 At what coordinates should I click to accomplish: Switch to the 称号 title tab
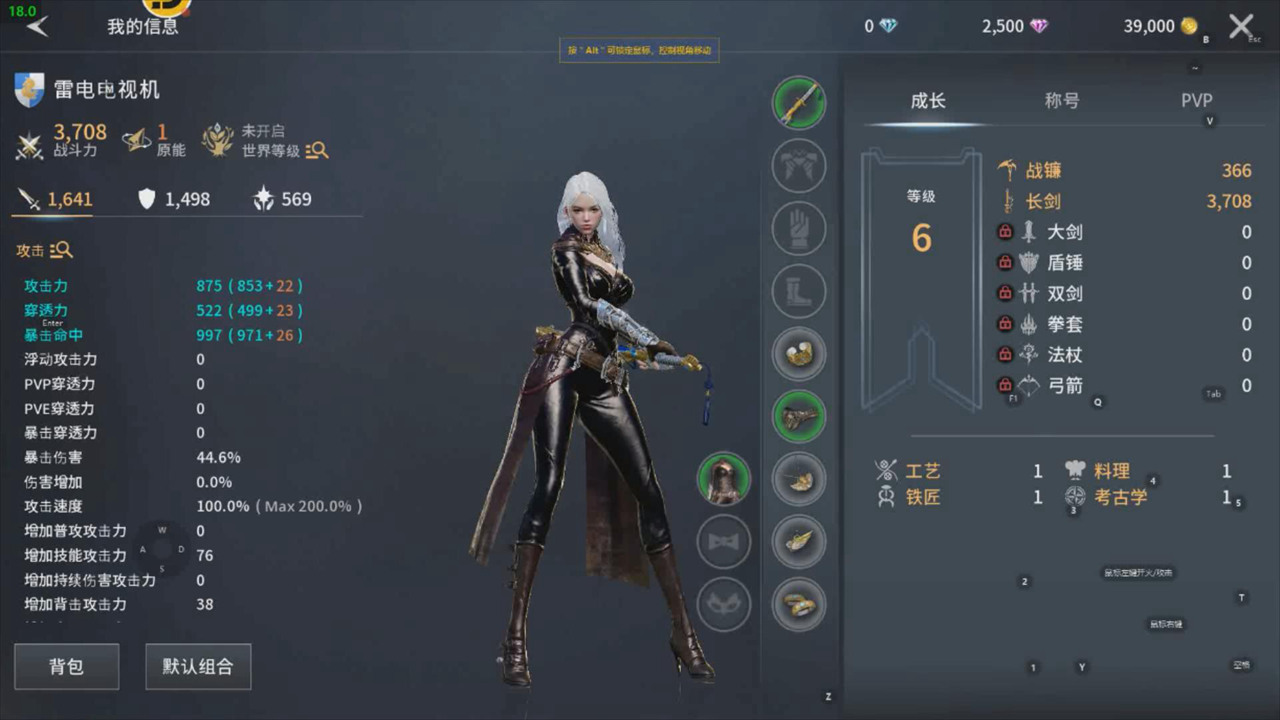(x=1061, y=100)
